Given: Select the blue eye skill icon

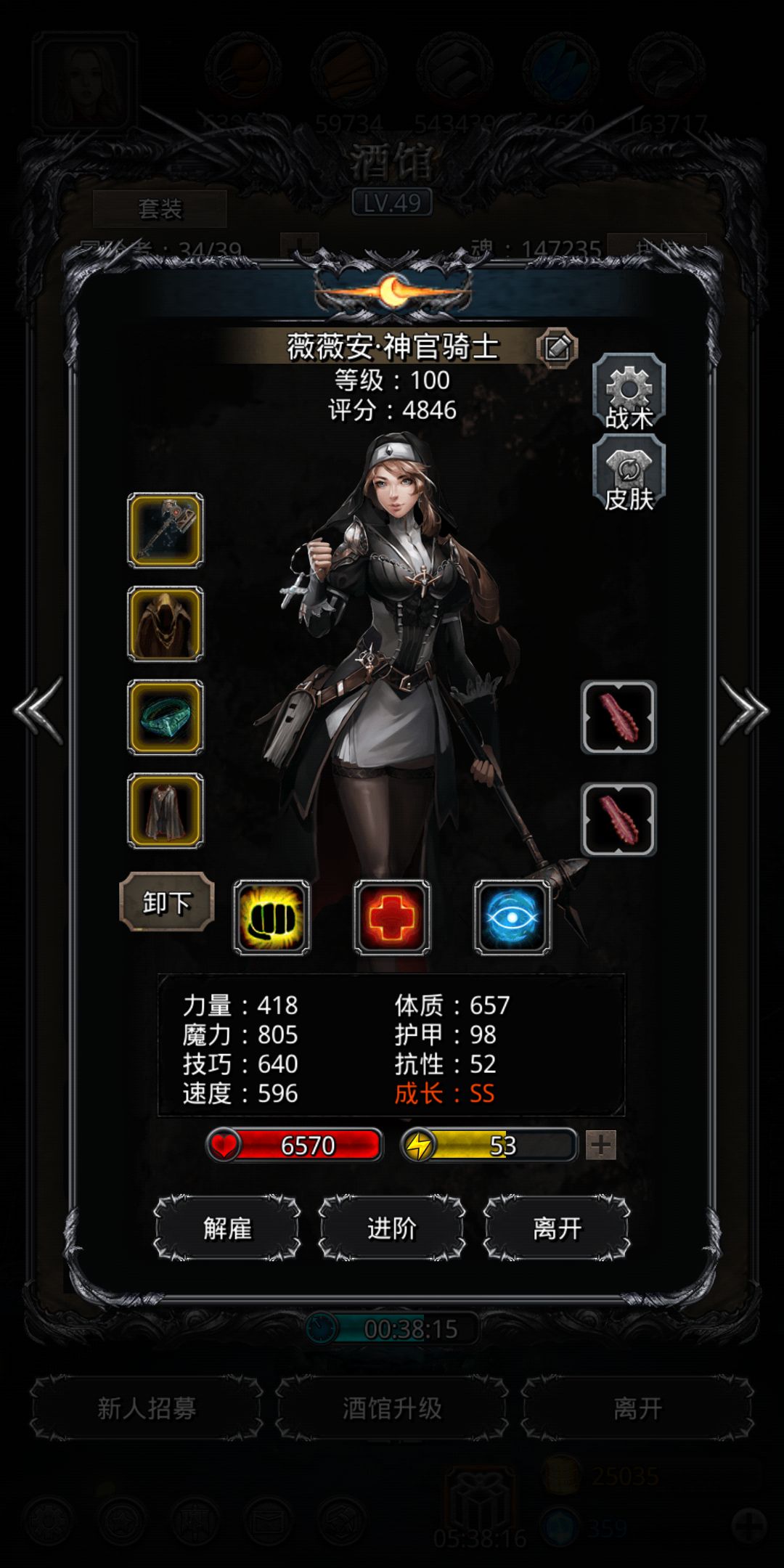Looking at the screenshot, I should [513, 918].
